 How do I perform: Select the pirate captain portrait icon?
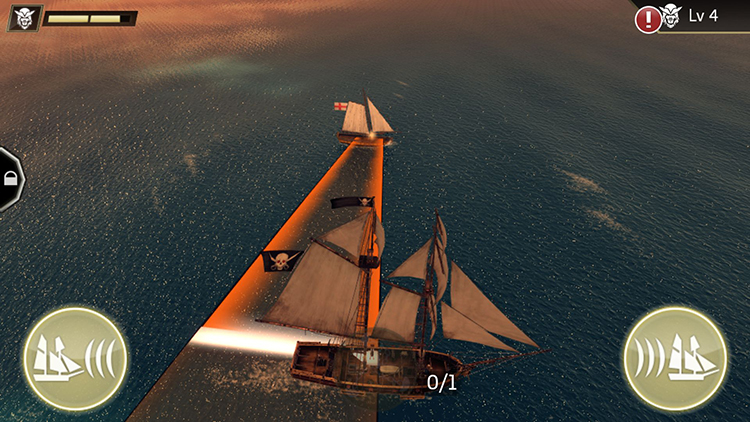click(x=24, y=18)
